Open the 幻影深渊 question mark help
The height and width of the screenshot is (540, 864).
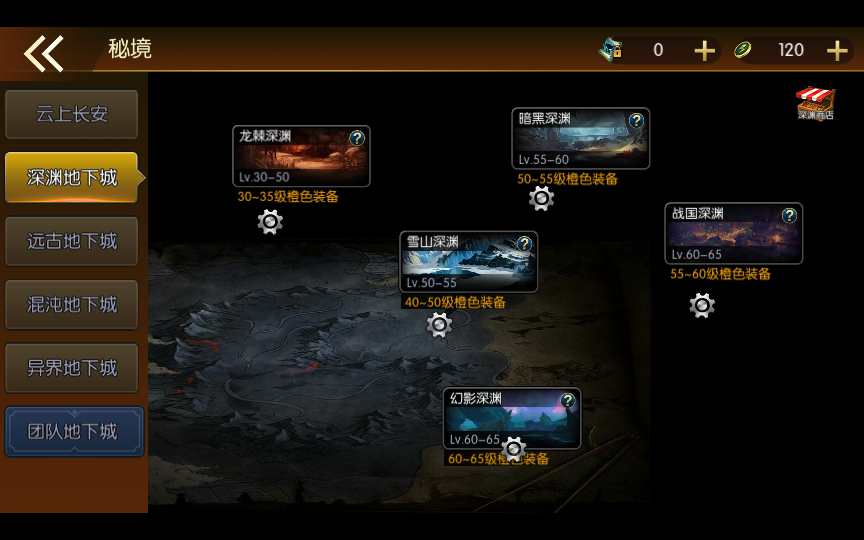pyautogui.click(x=567, y=401)
